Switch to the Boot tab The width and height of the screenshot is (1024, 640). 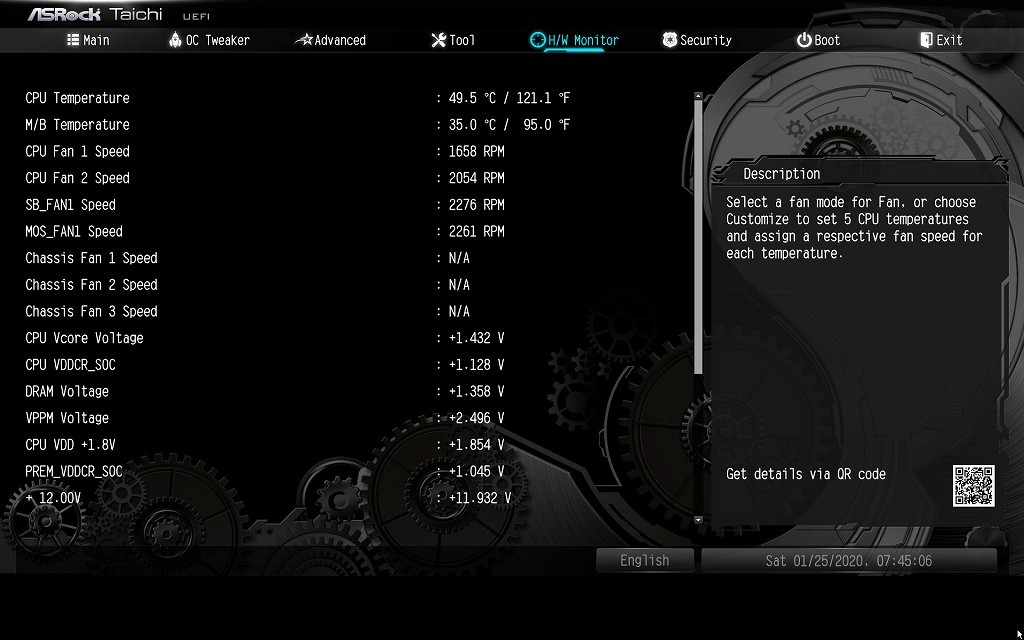818,40
